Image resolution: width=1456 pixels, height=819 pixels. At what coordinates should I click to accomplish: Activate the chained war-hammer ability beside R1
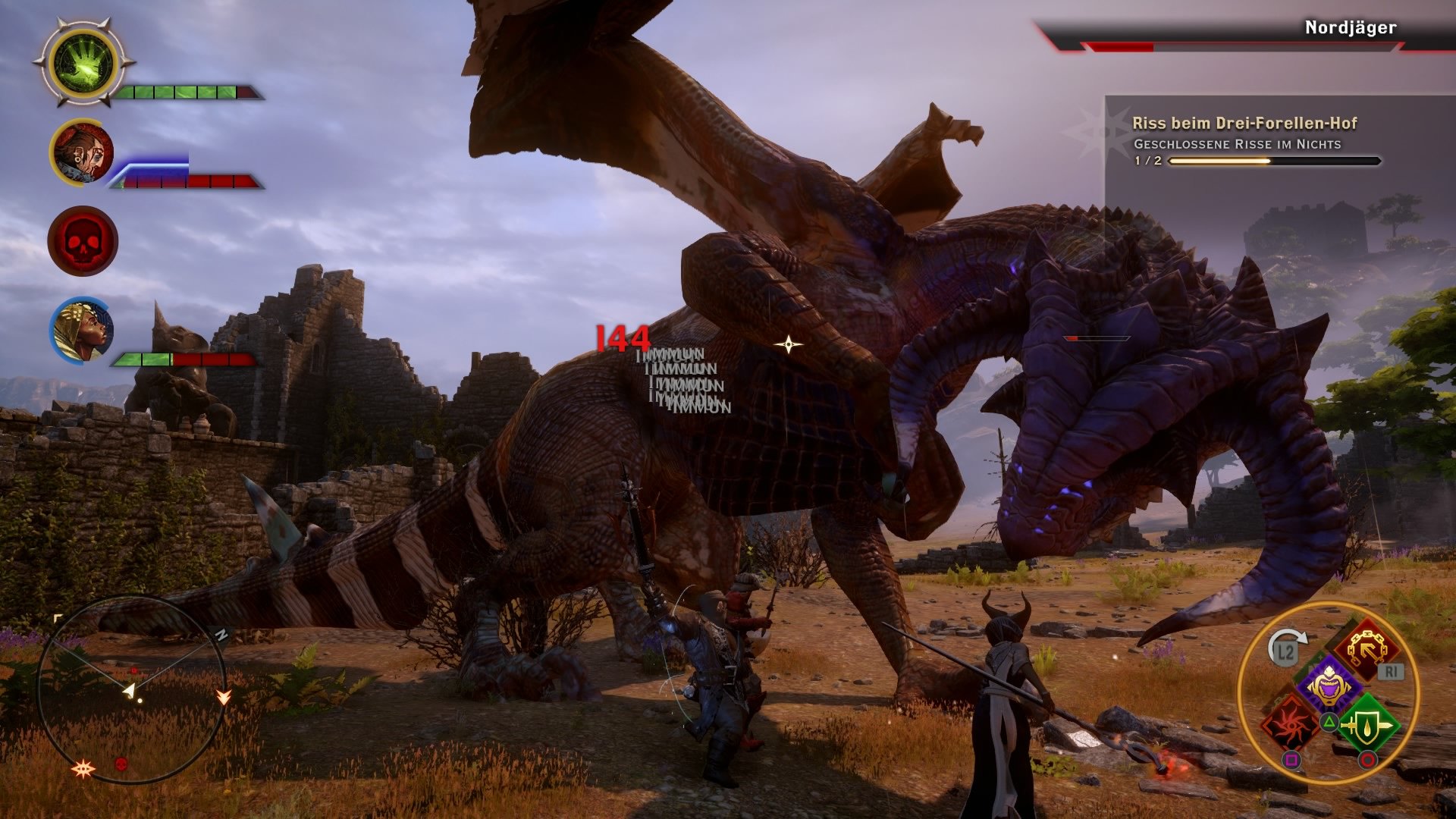1369,648
